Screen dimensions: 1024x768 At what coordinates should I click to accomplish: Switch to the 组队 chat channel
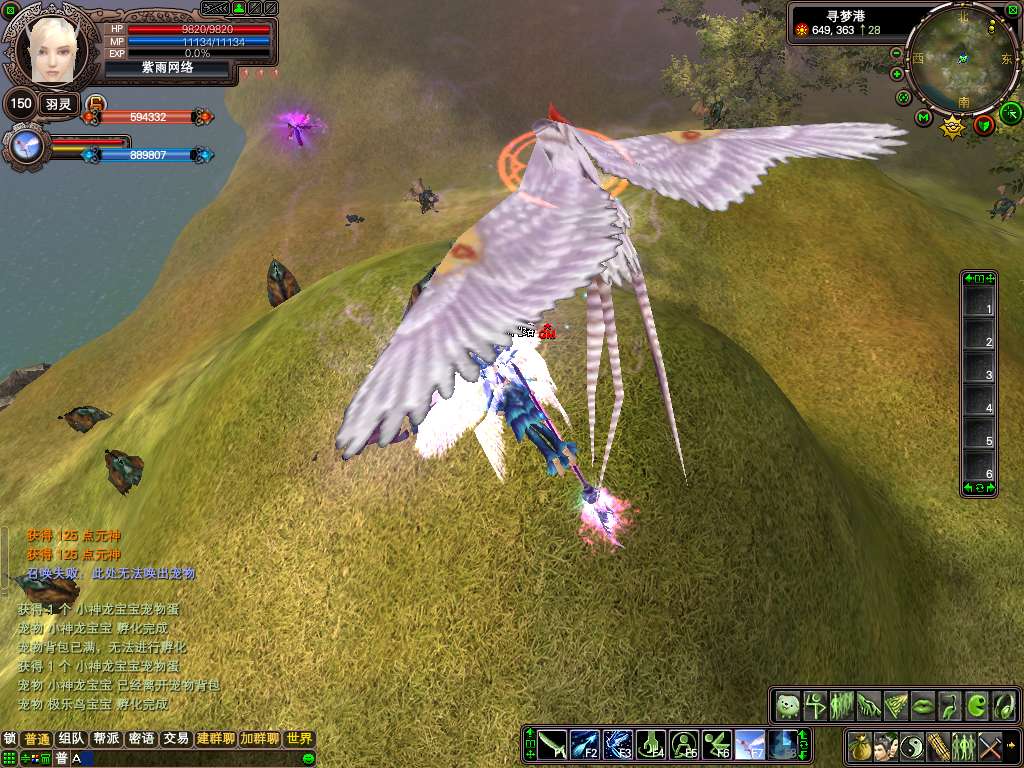[x=71, y=739]
